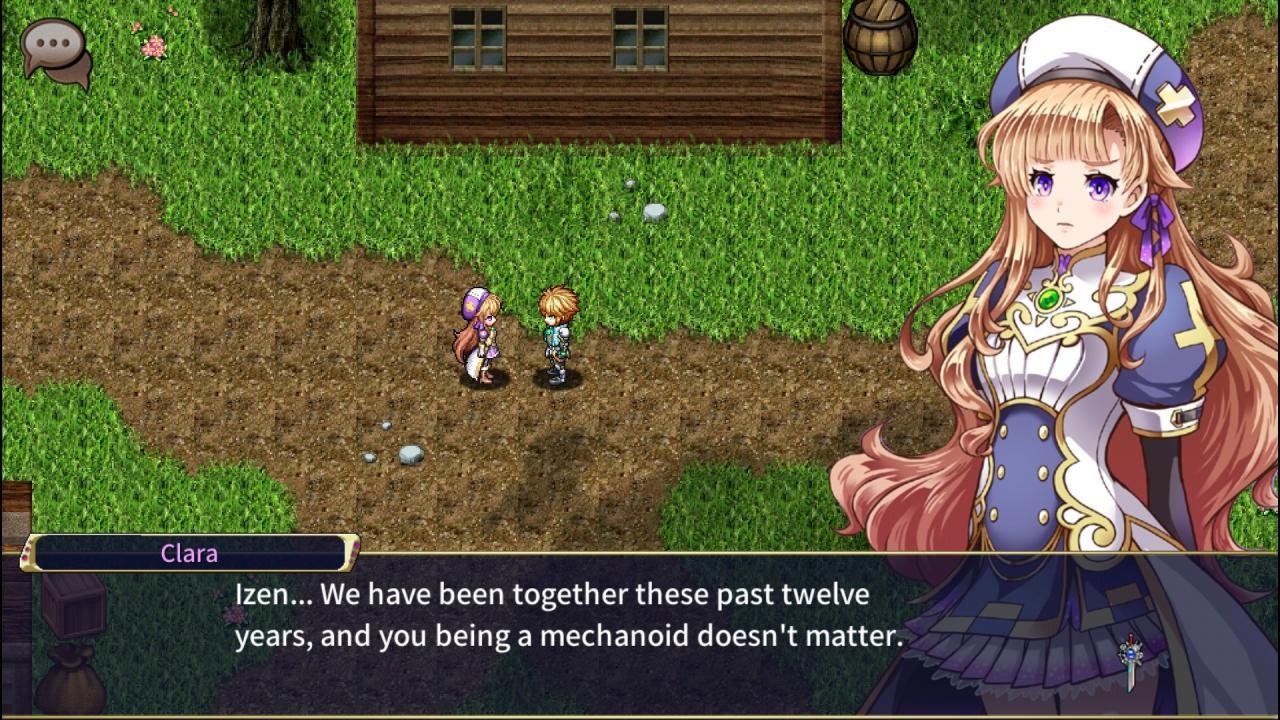Screen dimensions: 1280x720
Task: Advance Clara's dialogue text box
Action: tap(568, 616)
